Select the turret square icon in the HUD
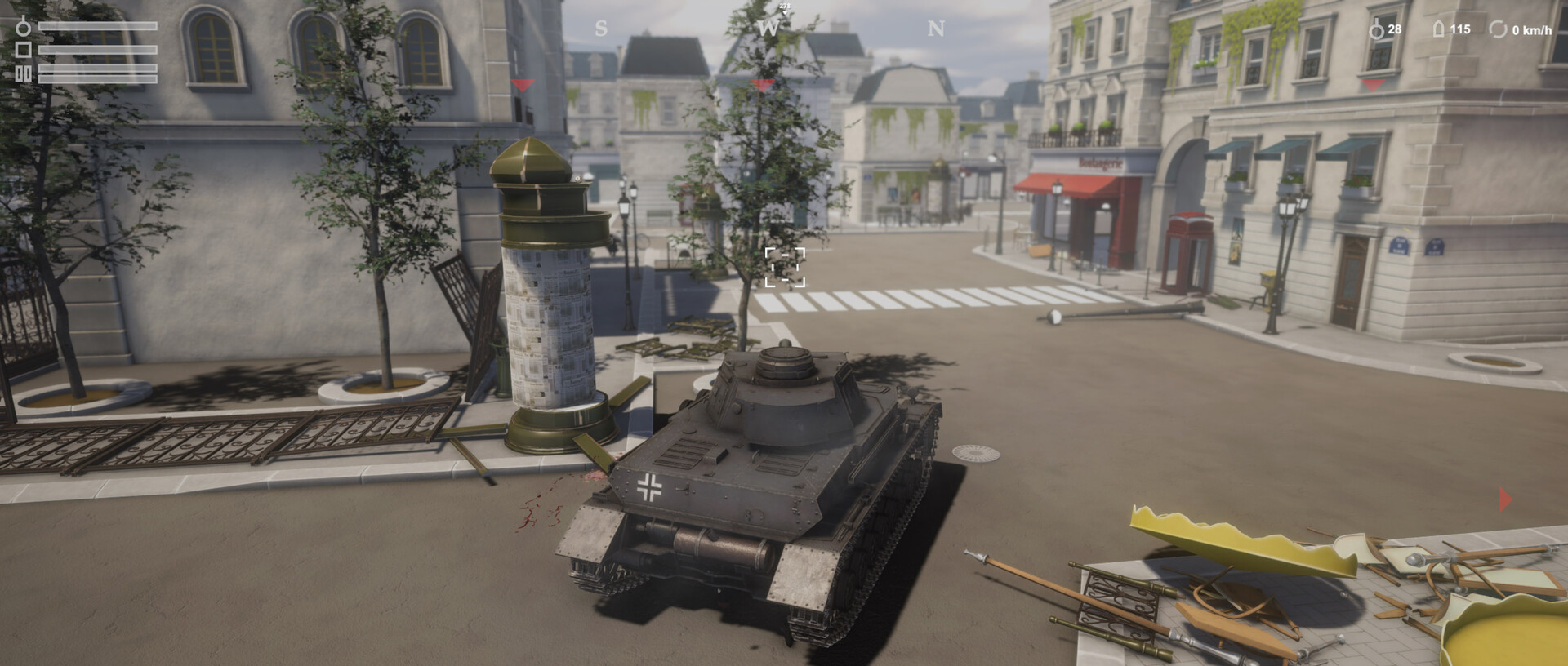1568x666 pixels. tap(23, 49)
